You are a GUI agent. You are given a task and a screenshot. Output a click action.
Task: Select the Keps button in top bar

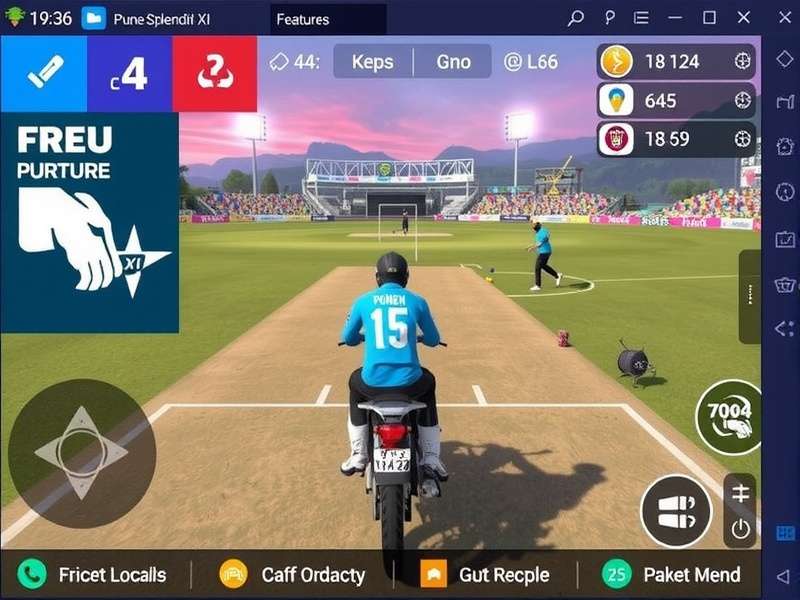[372, 62]
